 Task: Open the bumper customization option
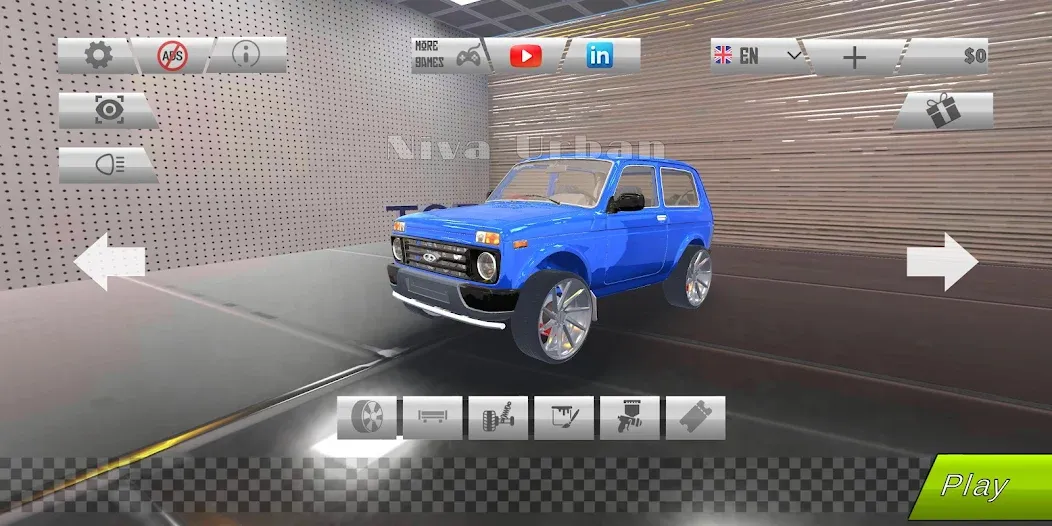[x=432, y=417]
